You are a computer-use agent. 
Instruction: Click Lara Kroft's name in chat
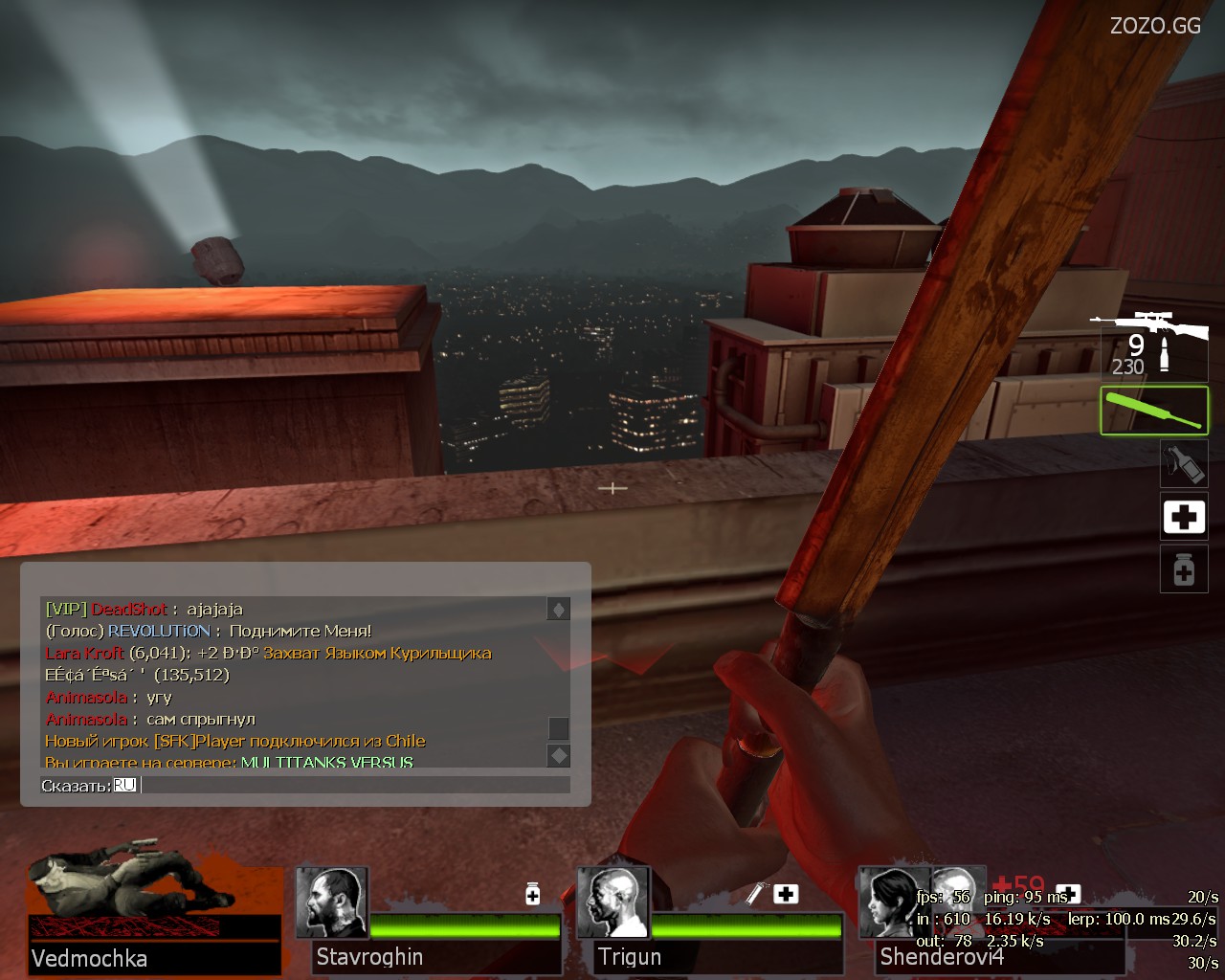click(x=84, y=653)
